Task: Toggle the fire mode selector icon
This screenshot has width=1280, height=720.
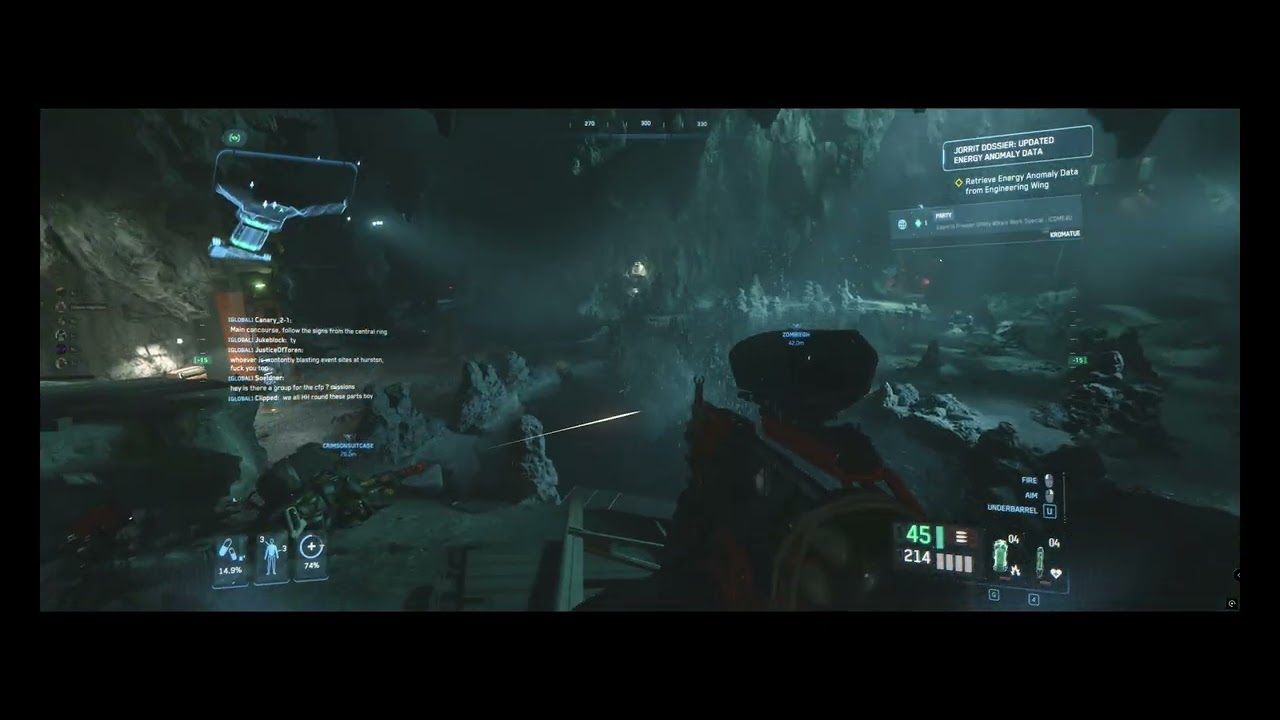Action: pyautogui.click(x=958, y=539)
